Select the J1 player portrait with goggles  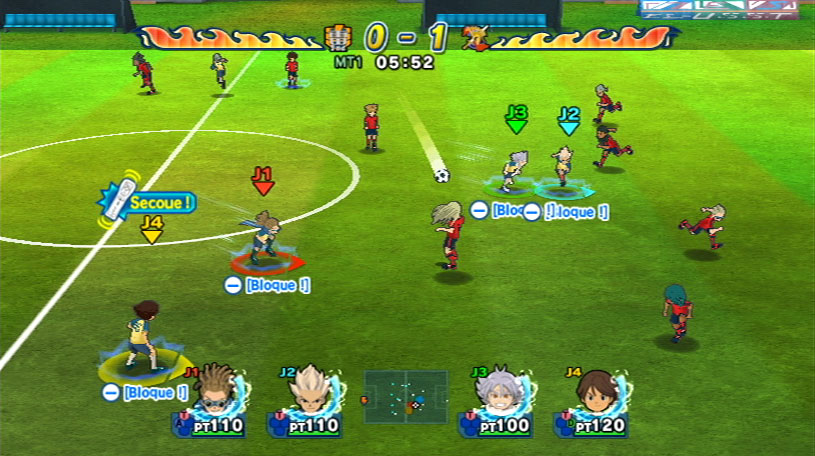coord(215,391)
